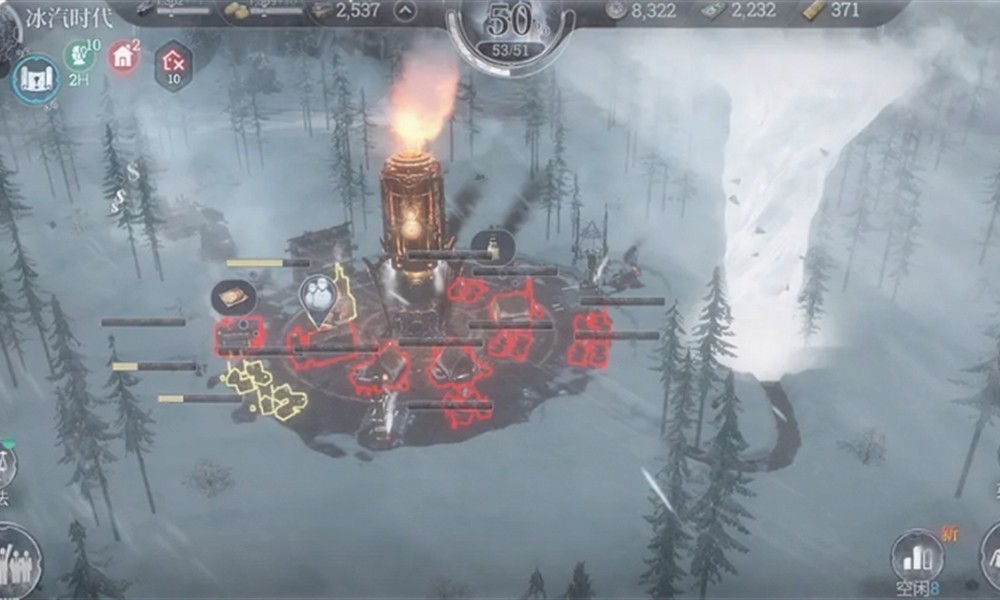Check the wood resource counter

click(345, 11)
